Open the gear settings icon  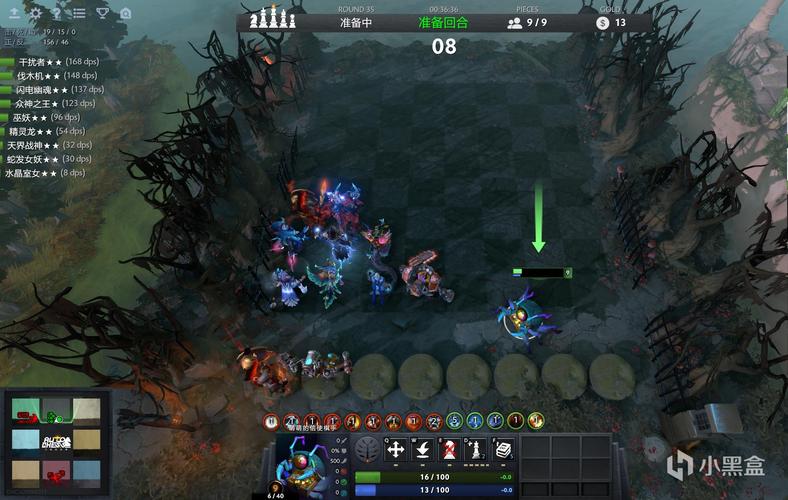click(x=36, y=14)
